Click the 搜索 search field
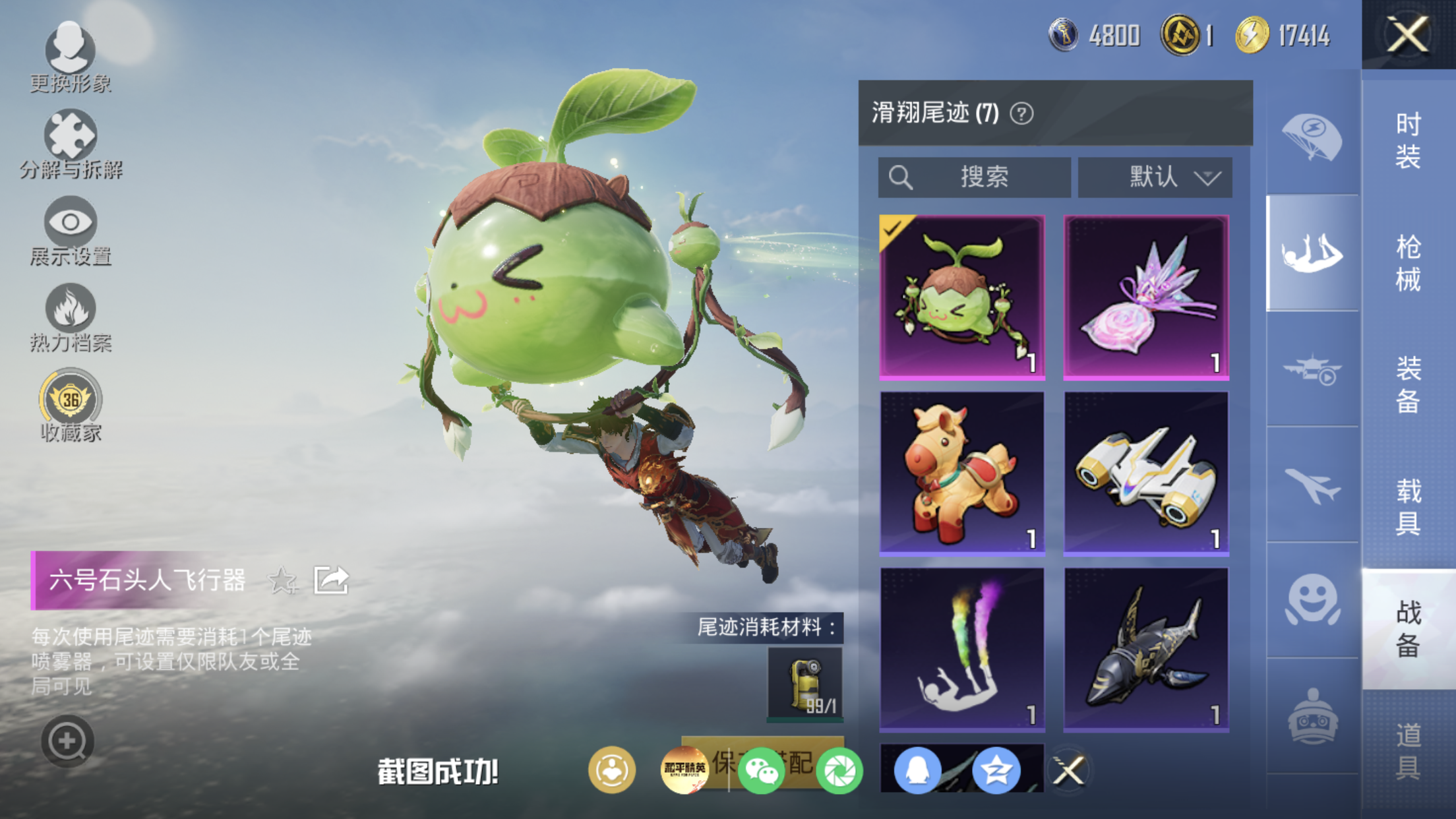This screenshot has height=819, width=1456. pyautogui.click(x=974, y=177)
